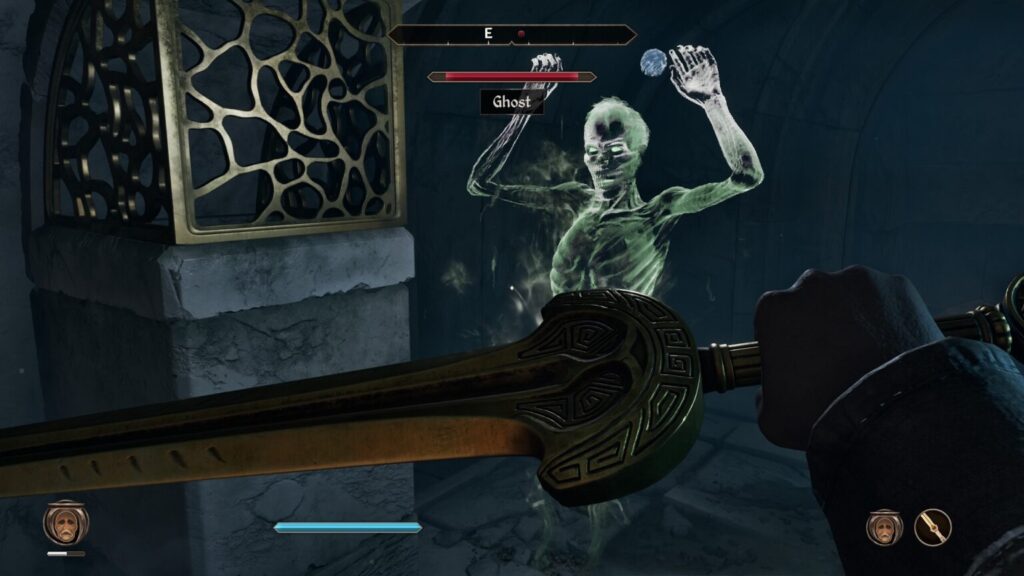1024x576 pixels.
Task: Click the compass strip showing E
Action: click(512, 34)
